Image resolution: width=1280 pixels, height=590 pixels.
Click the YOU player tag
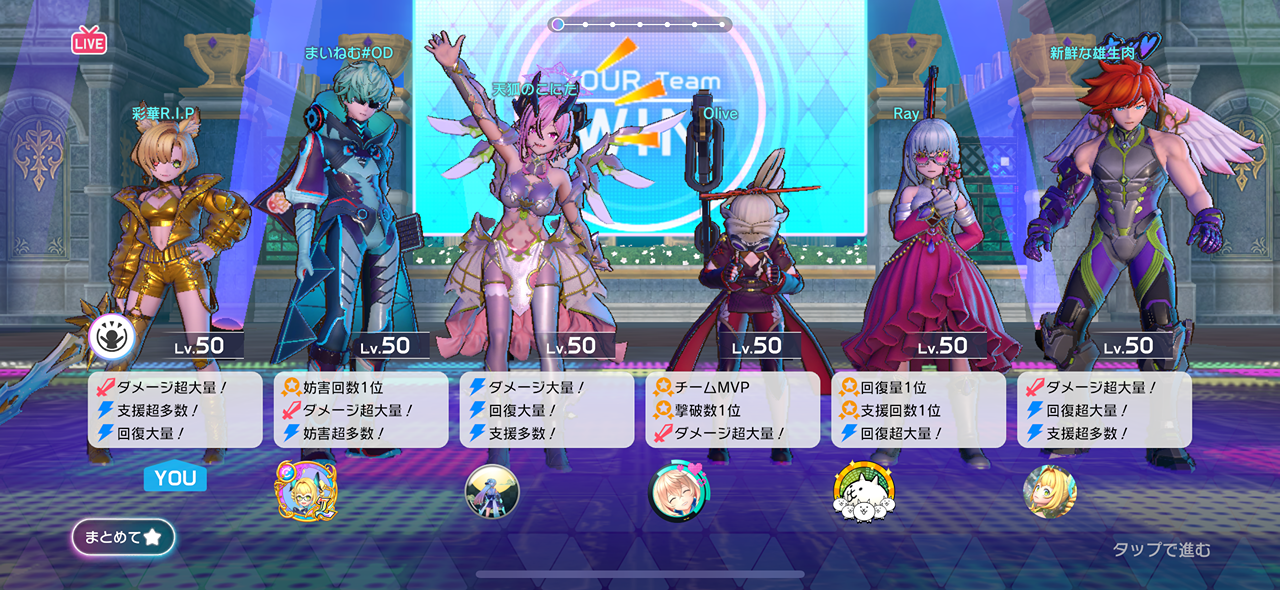175,478
